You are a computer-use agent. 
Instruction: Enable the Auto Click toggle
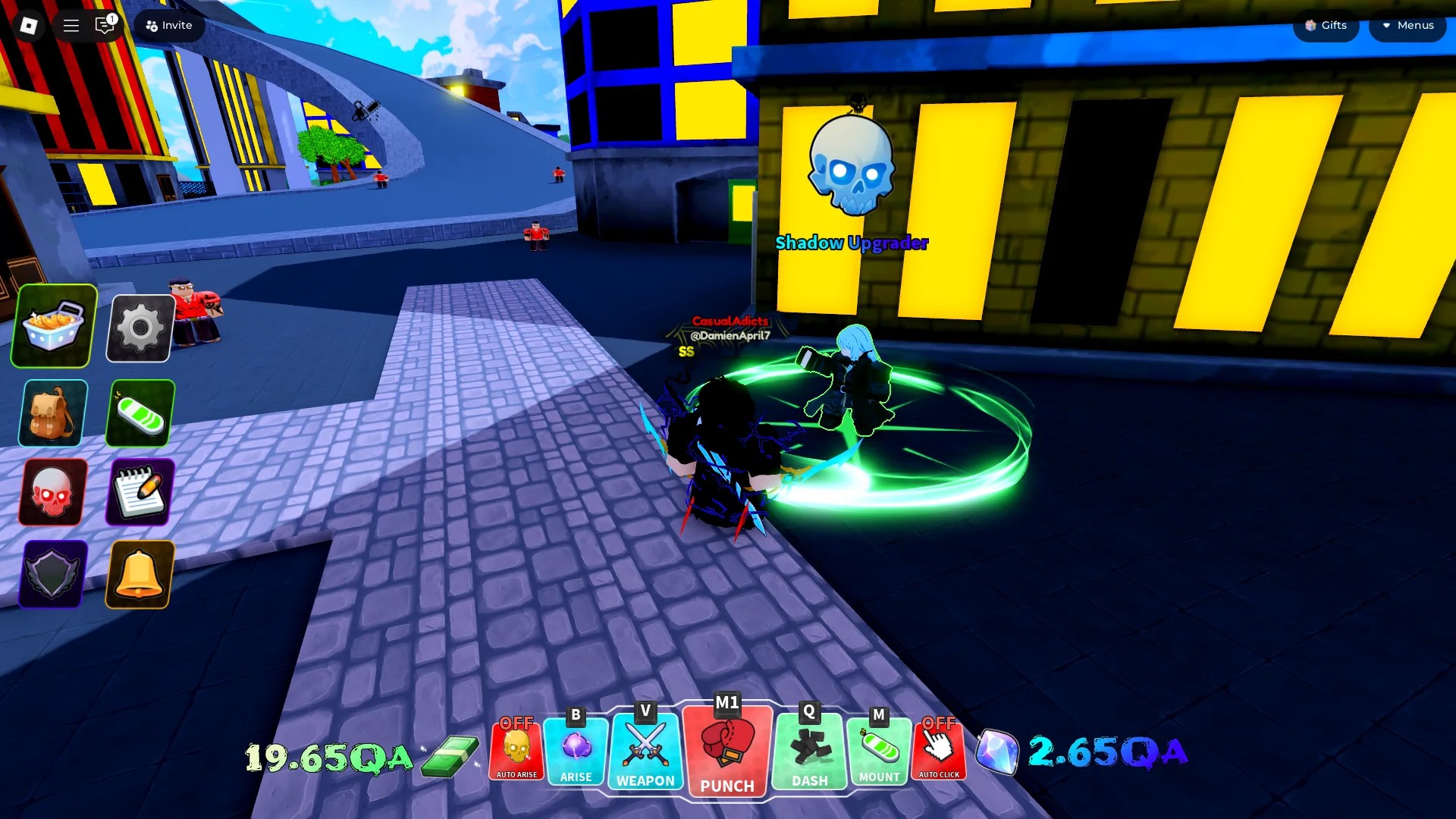click(940, 751)
